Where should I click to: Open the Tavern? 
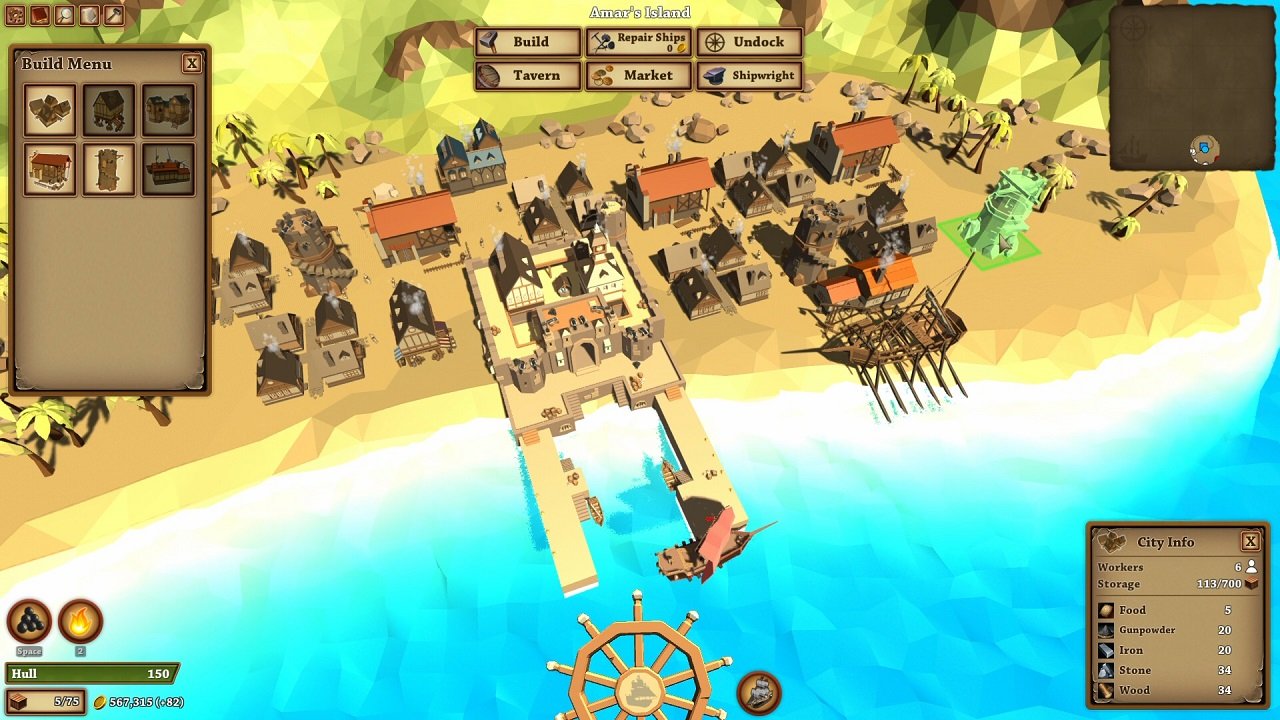click(528, 75)
